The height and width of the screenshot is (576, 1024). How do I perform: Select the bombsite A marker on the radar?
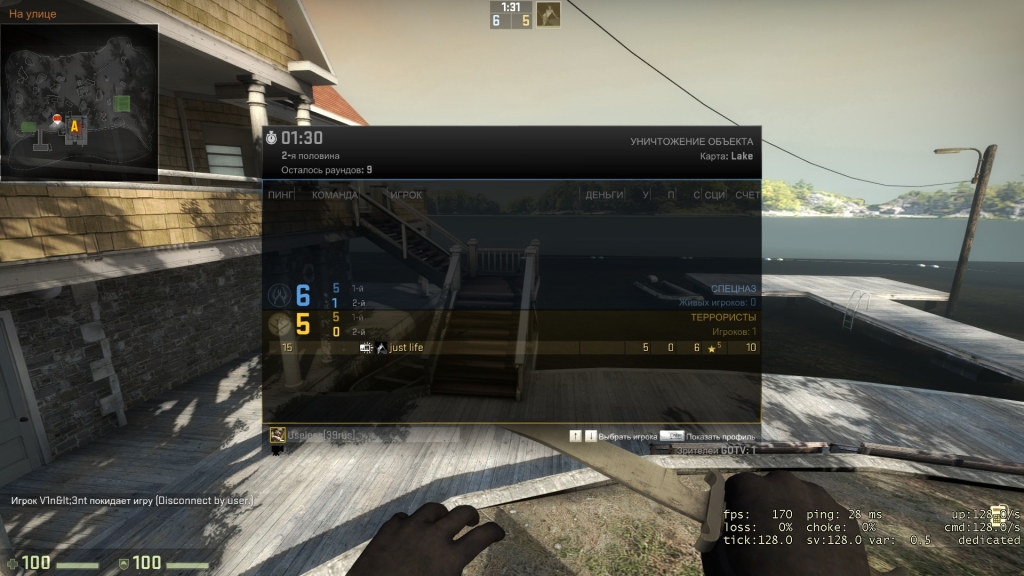74,126
